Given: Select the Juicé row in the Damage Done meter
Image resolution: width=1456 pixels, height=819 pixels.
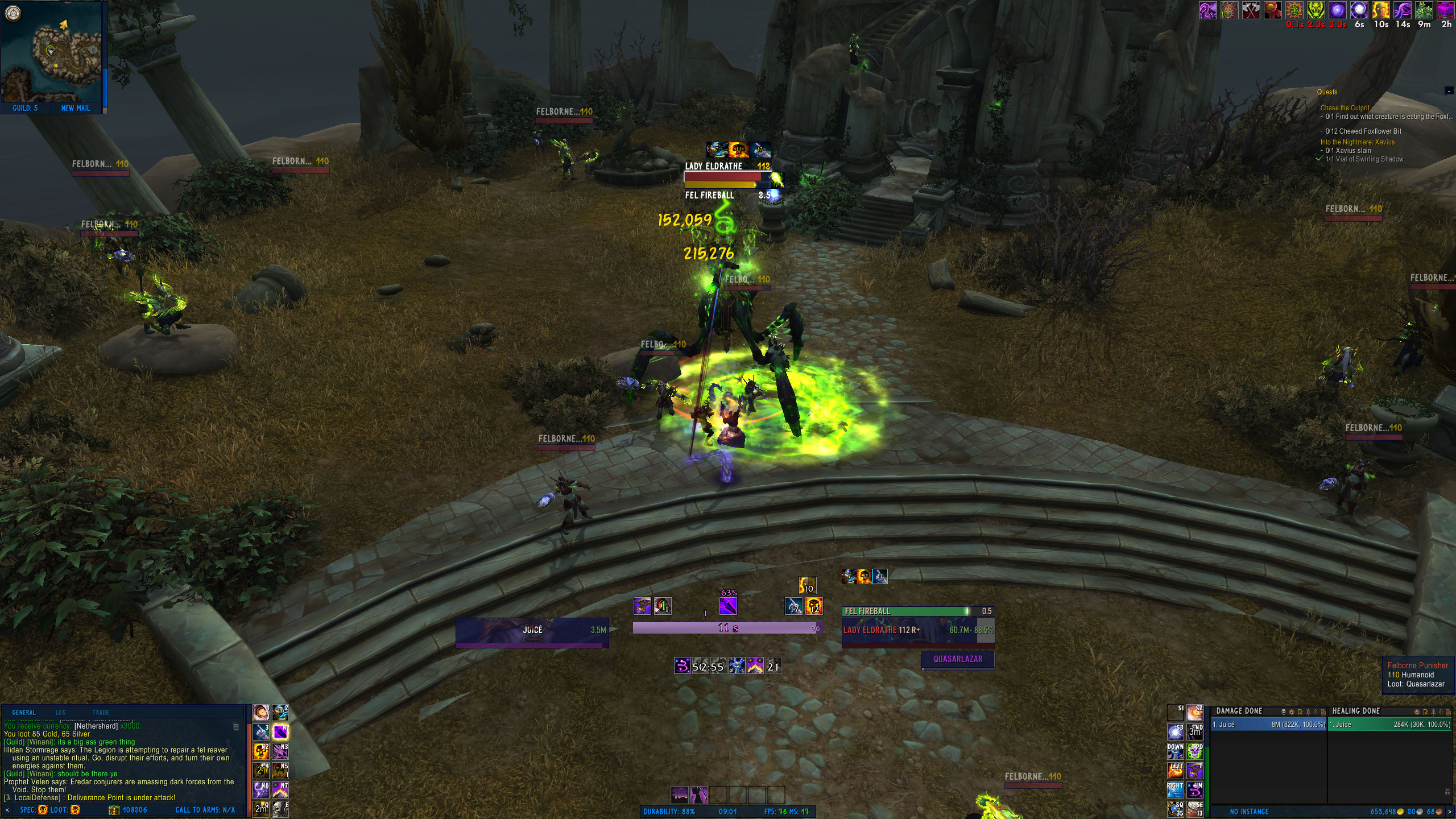Looking at the screenshot, I should pyautogui.click(x=1268, y=723).
